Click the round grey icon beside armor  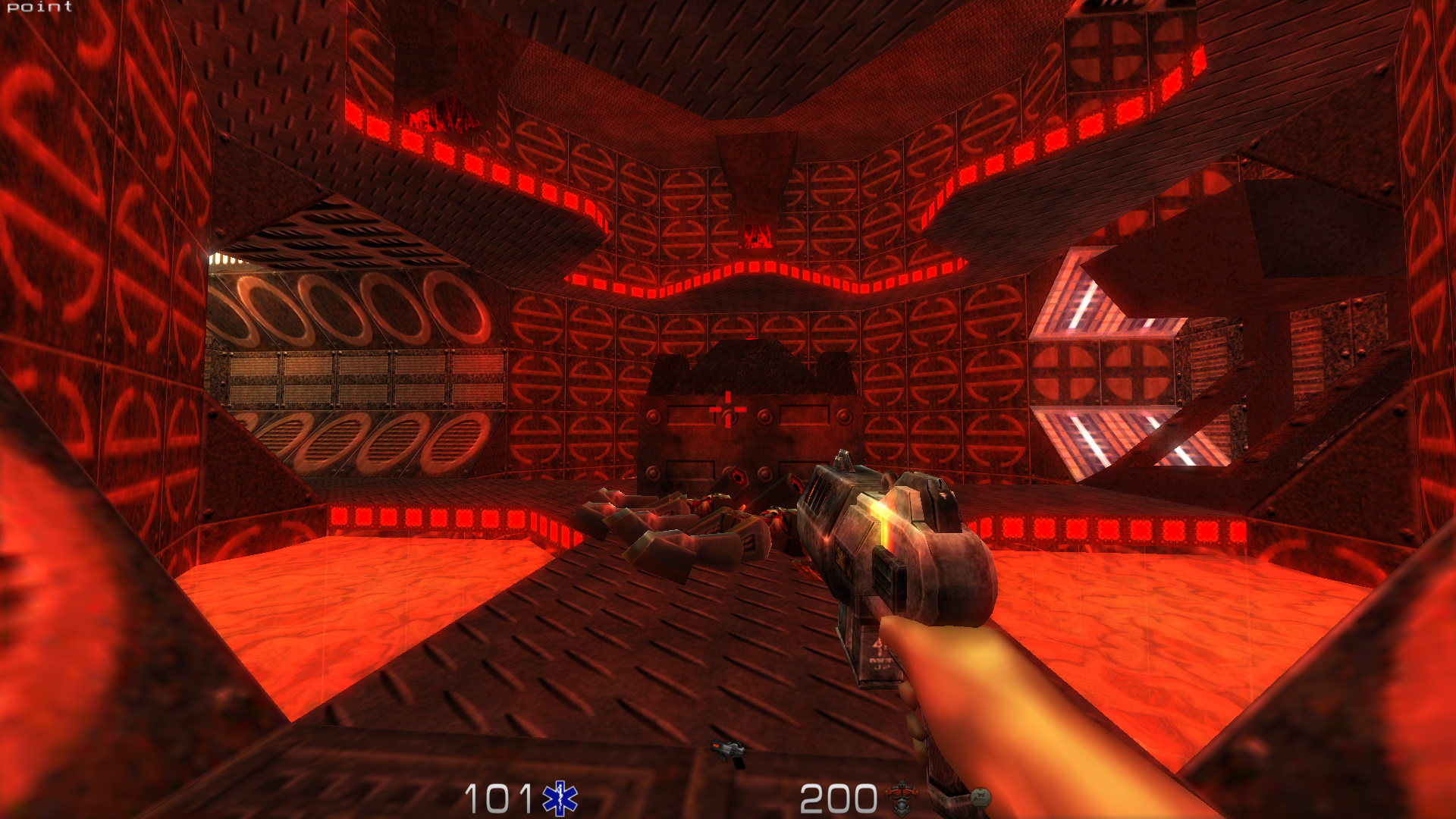click(x=980, y=797)
